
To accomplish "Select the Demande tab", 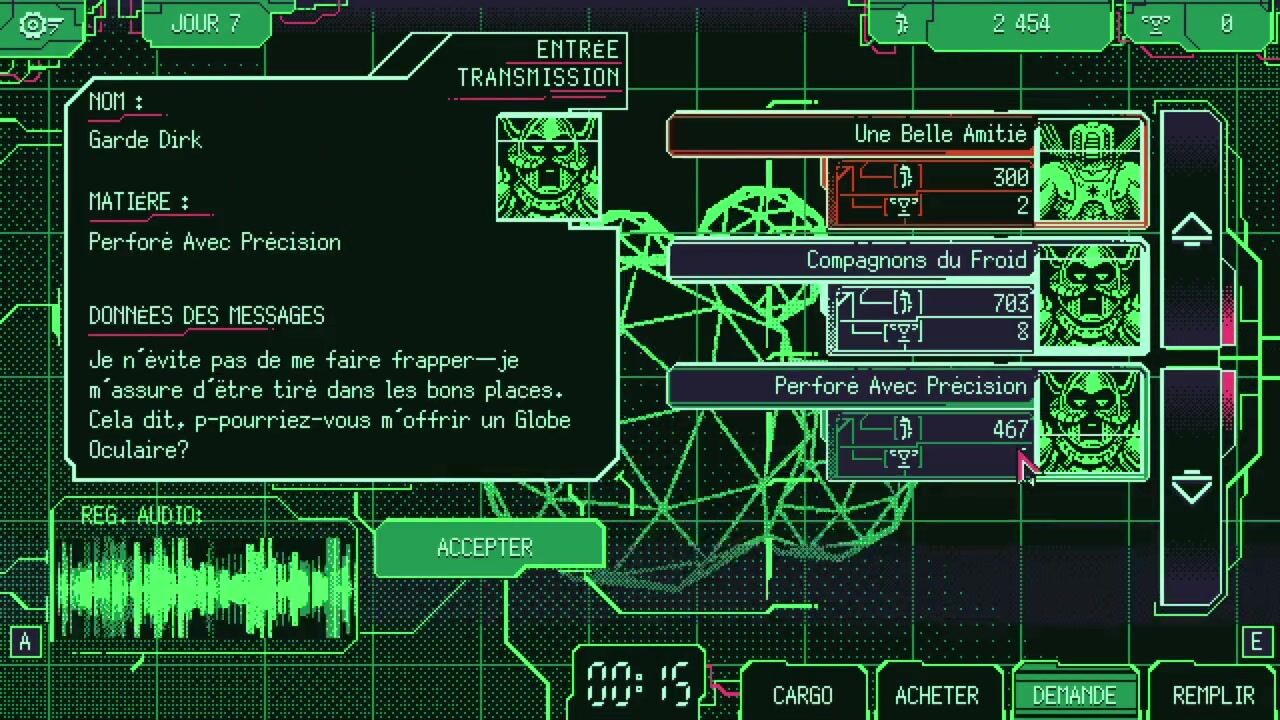I will (x=1074, y=695).
